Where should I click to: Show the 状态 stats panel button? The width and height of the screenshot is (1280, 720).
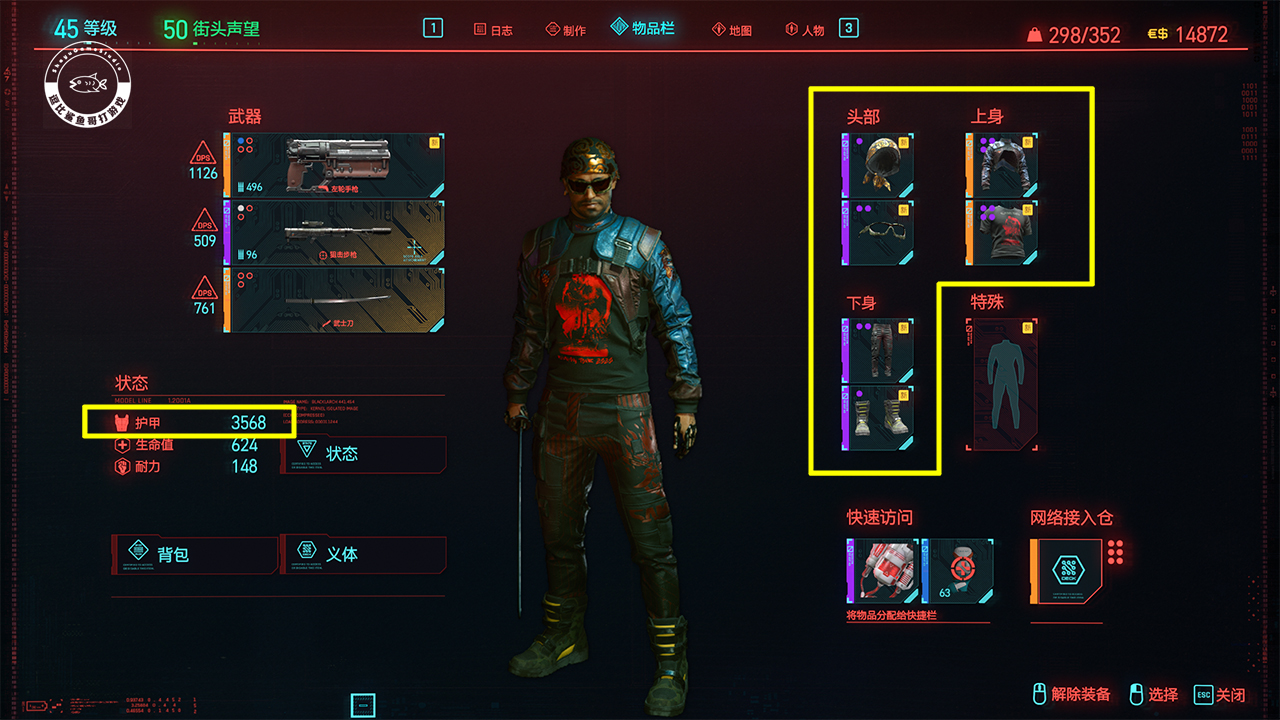(363, 454)
